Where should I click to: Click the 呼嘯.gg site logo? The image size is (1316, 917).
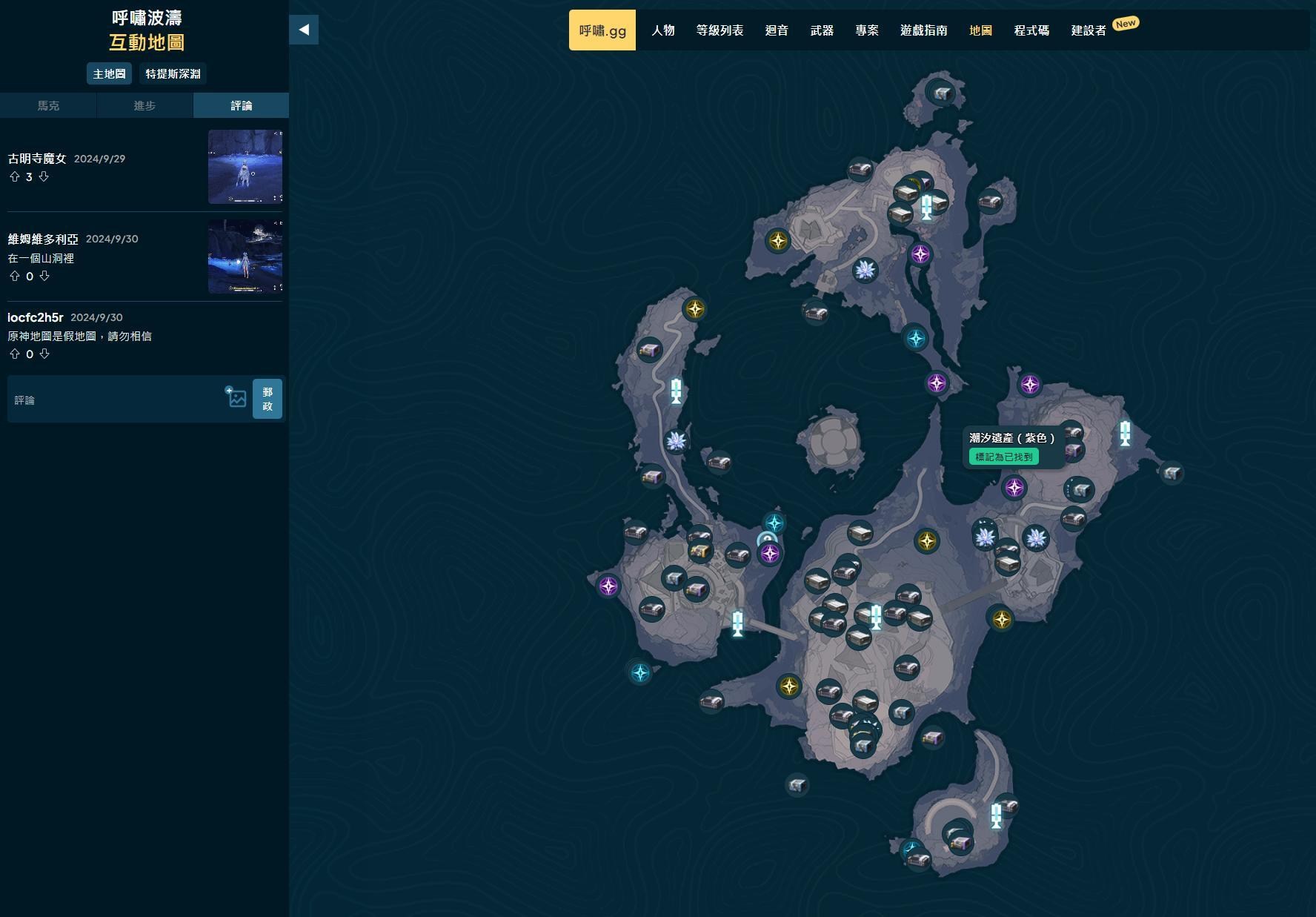[602, 30]
